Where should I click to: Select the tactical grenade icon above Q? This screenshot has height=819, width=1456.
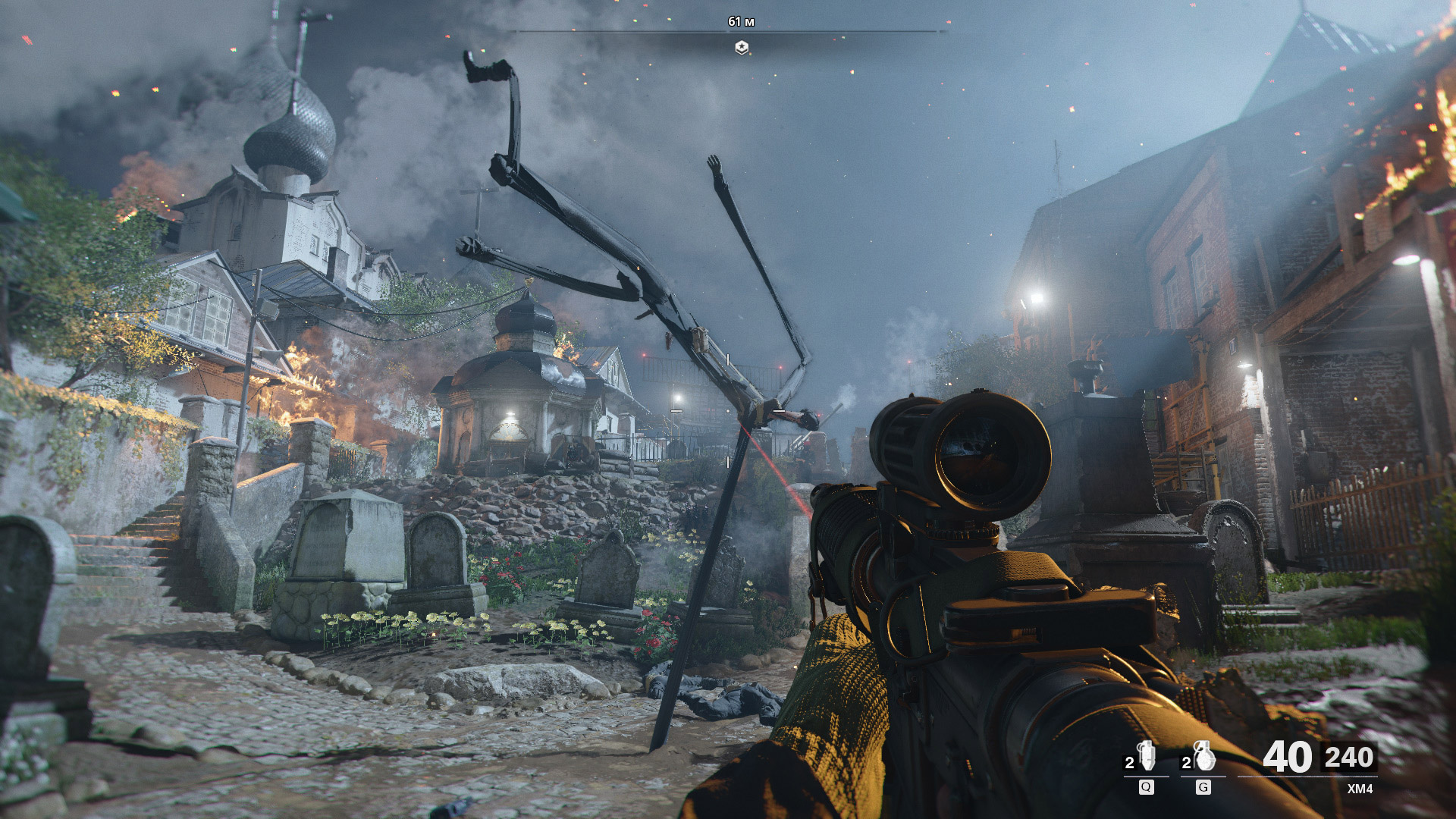point(1147,757)
